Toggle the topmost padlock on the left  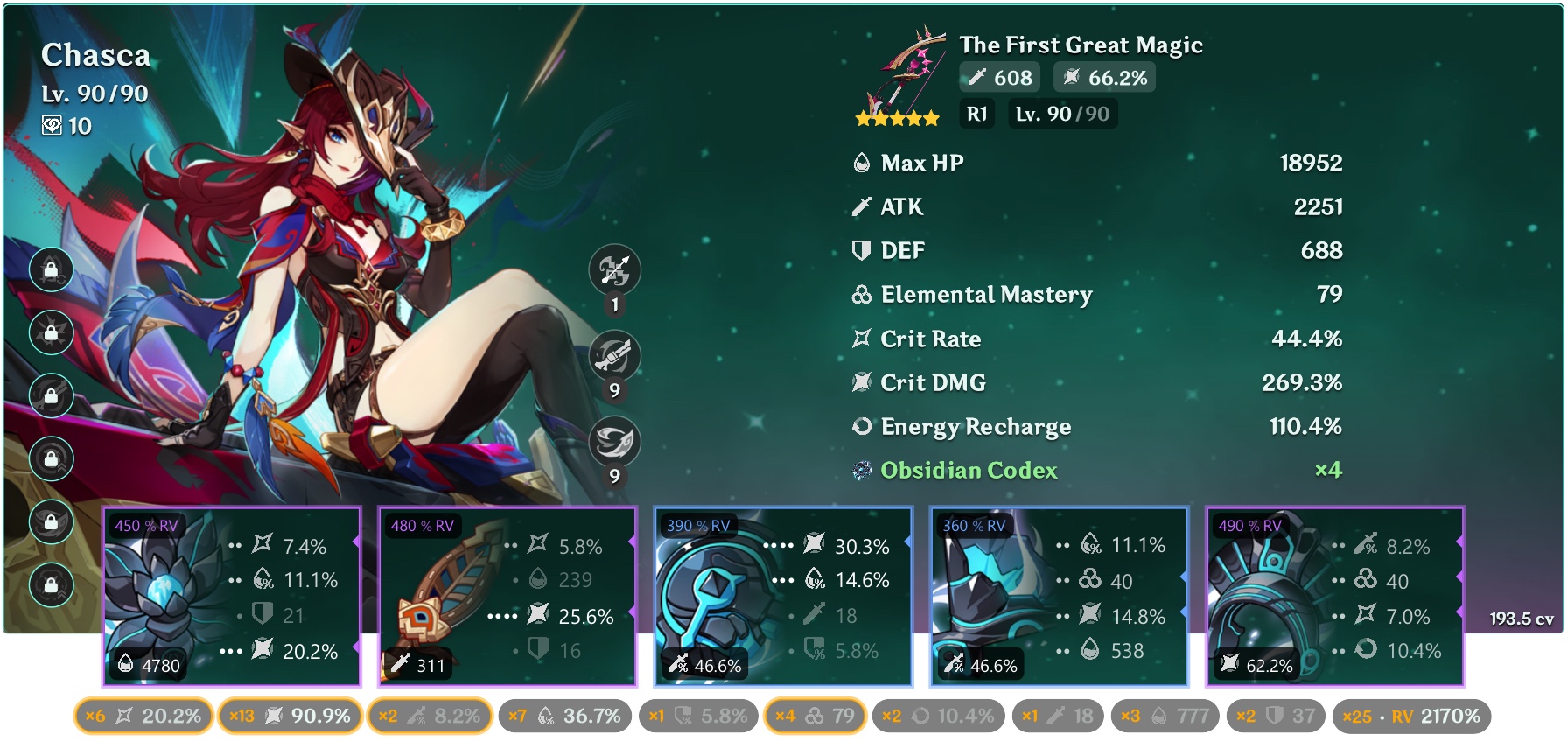pyautogui.click(x=51, y=271)
